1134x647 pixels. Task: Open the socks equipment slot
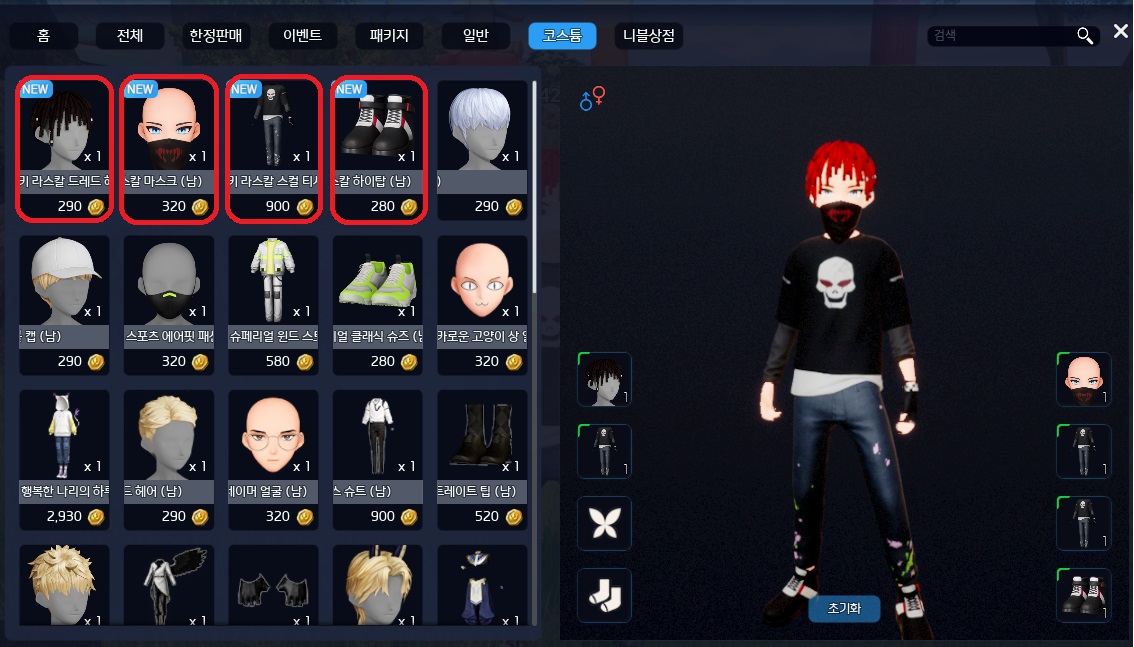click(605, 595)
